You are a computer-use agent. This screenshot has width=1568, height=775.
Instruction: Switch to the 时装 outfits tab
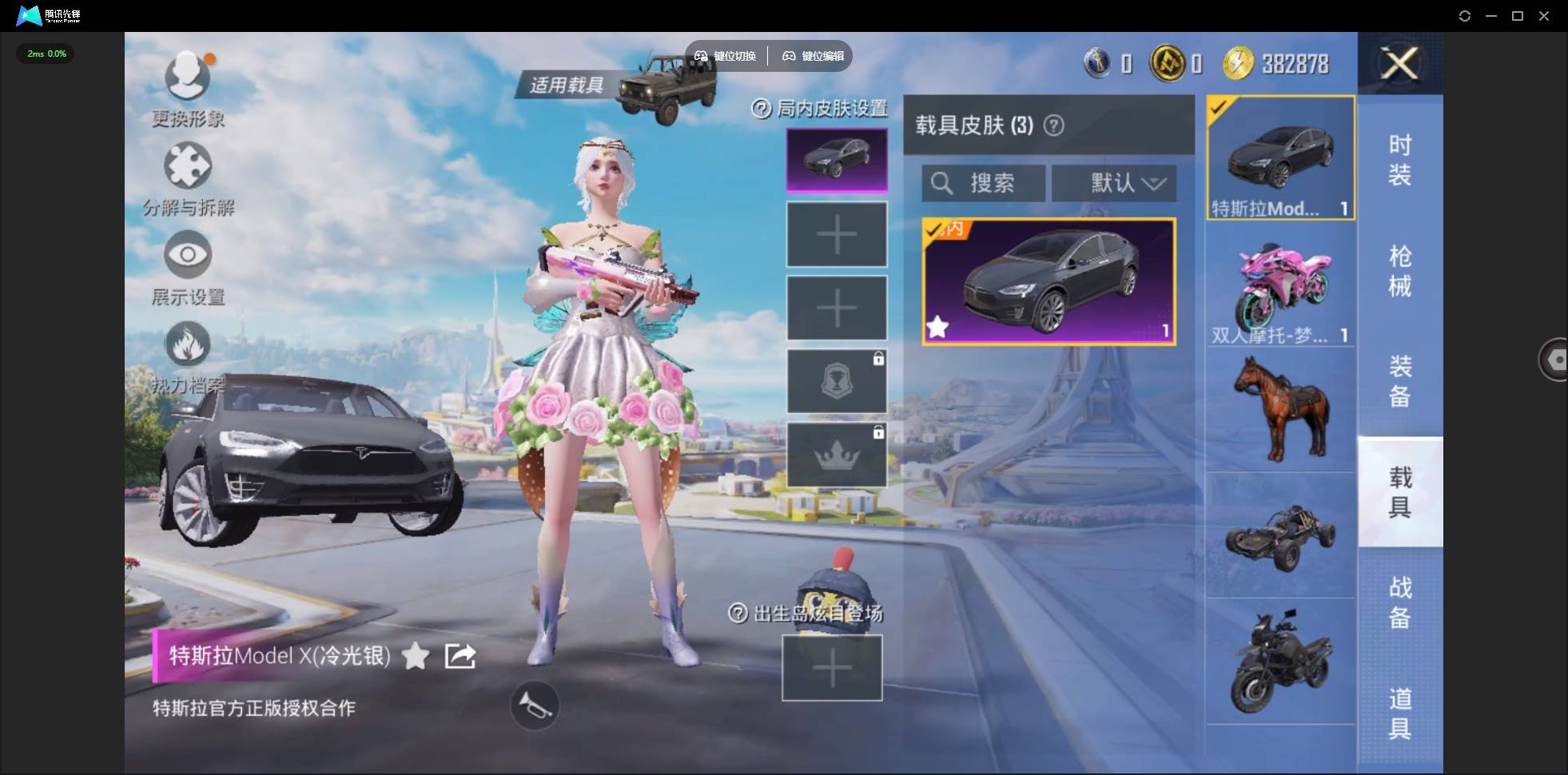tap(1399, 160)
